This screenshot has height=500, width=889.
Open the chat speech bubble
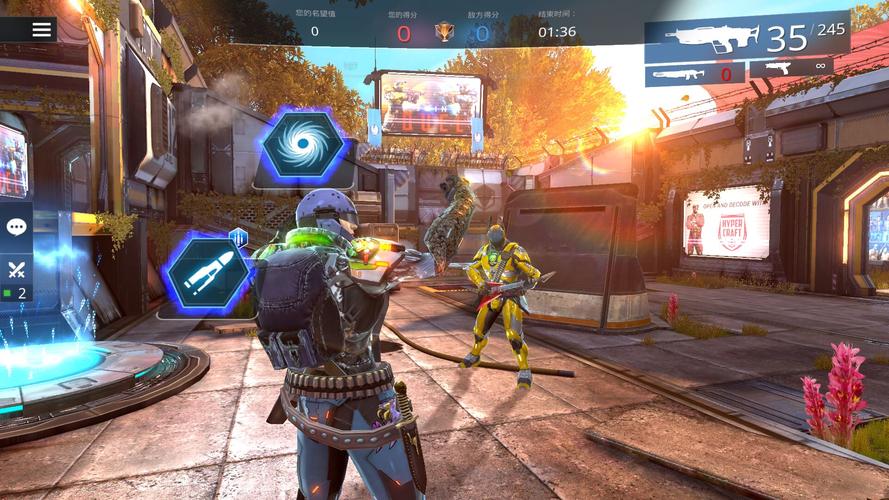(16, 227)
